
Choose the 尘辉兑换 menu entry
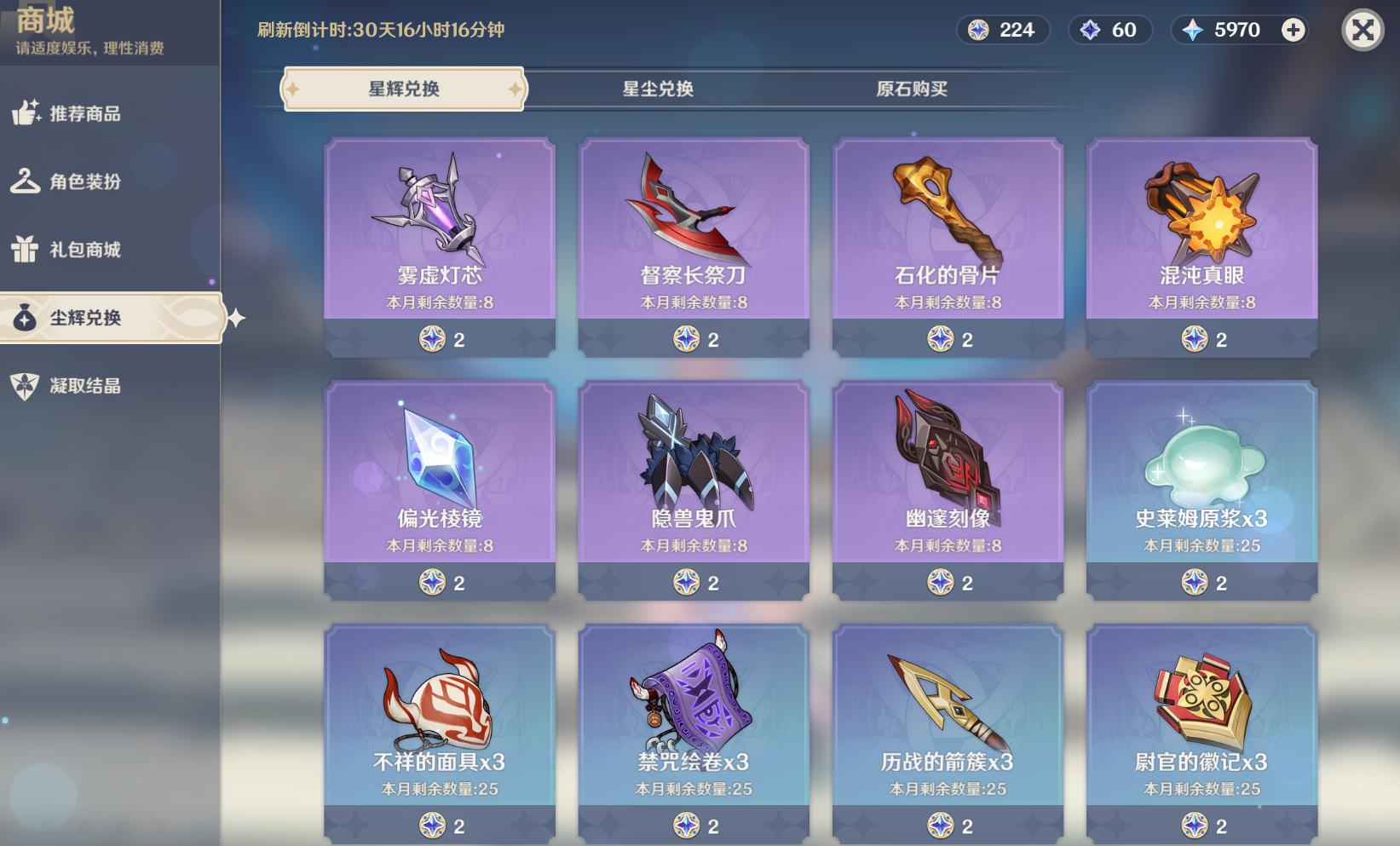tap(85, 318)
